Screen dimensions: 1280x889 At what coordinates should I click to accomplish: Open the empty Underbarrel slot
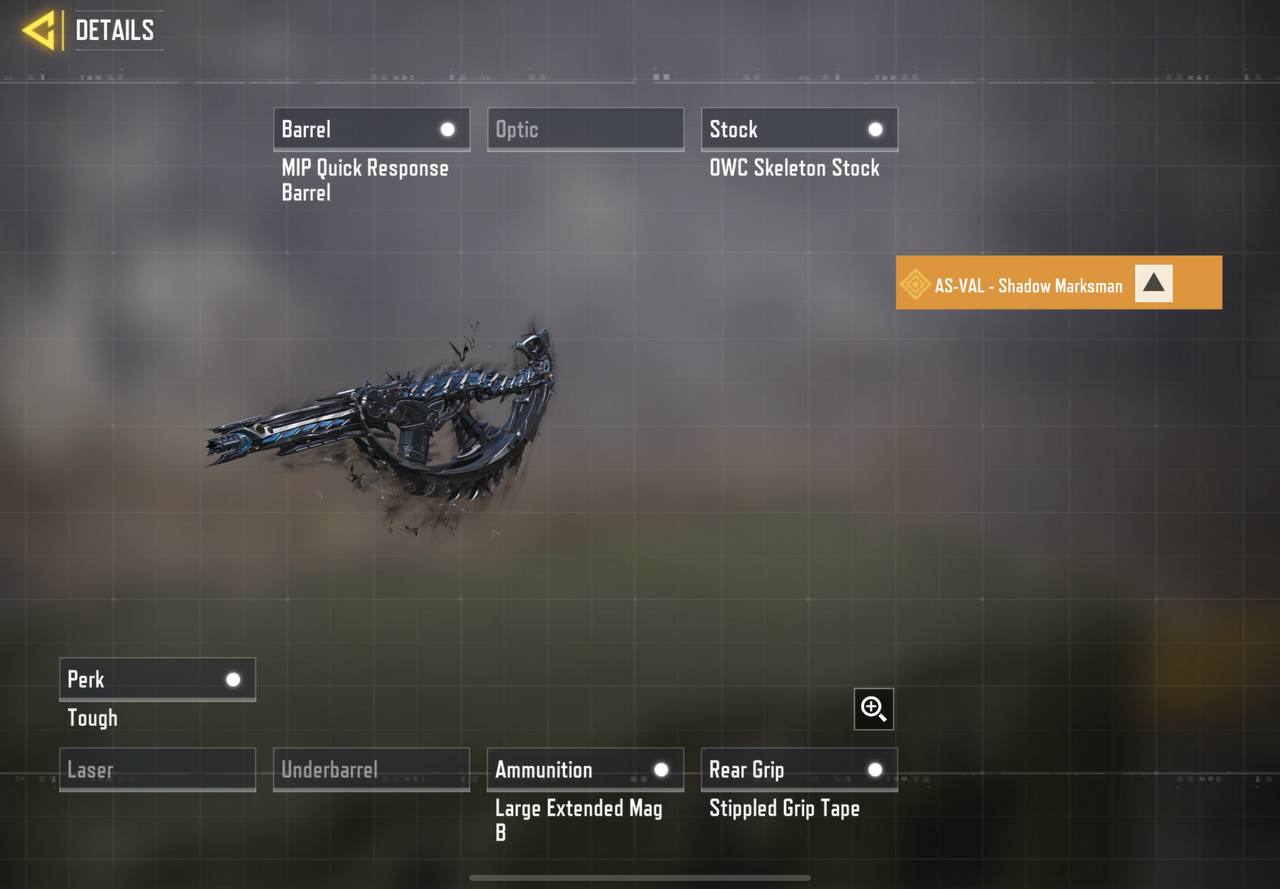point(371,770)
